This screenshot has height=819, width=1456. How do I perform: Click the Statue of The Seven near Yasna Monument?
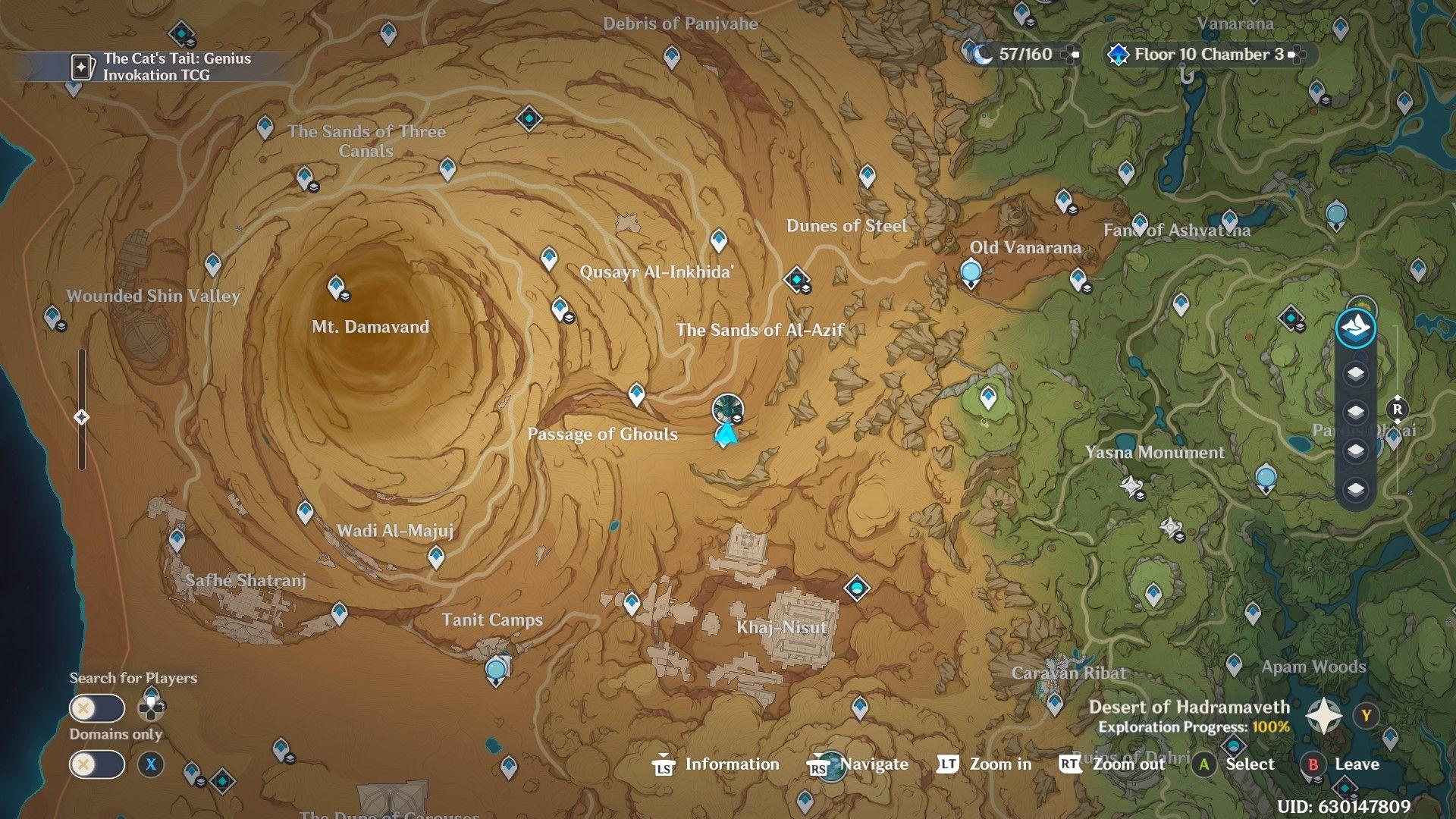click(x=1265, y=478)
